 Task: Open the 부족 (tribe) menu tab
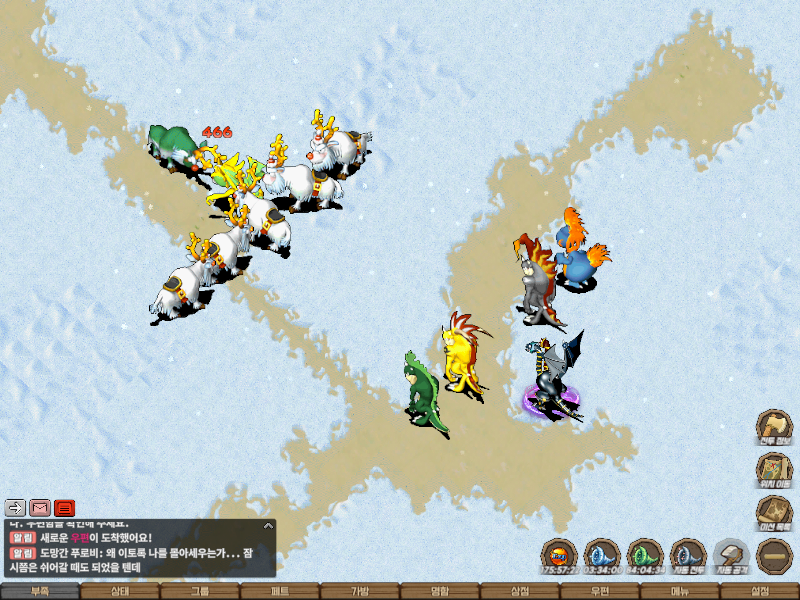[40, 591]
